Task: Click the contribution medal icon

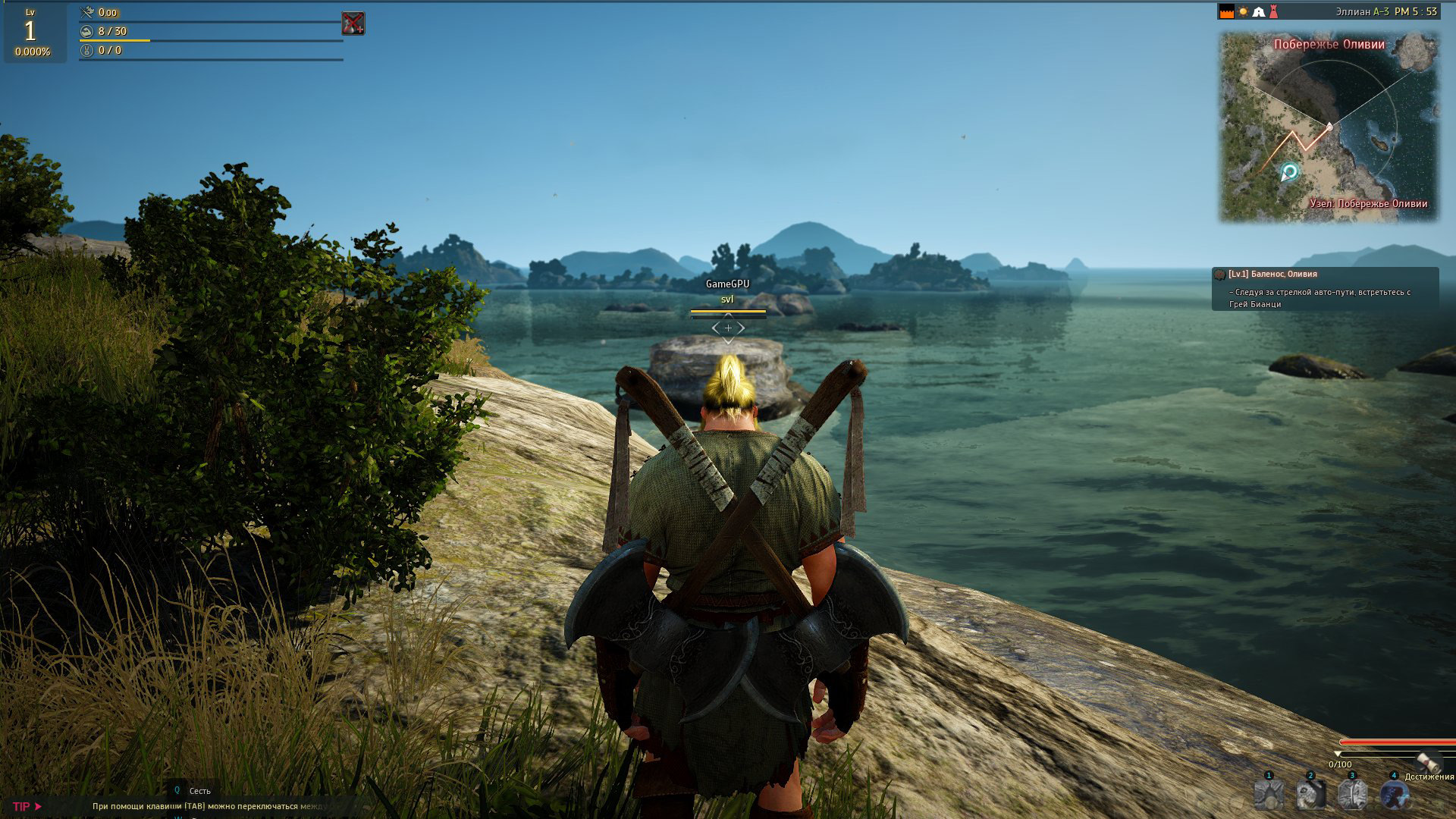Action: [87, 51]
